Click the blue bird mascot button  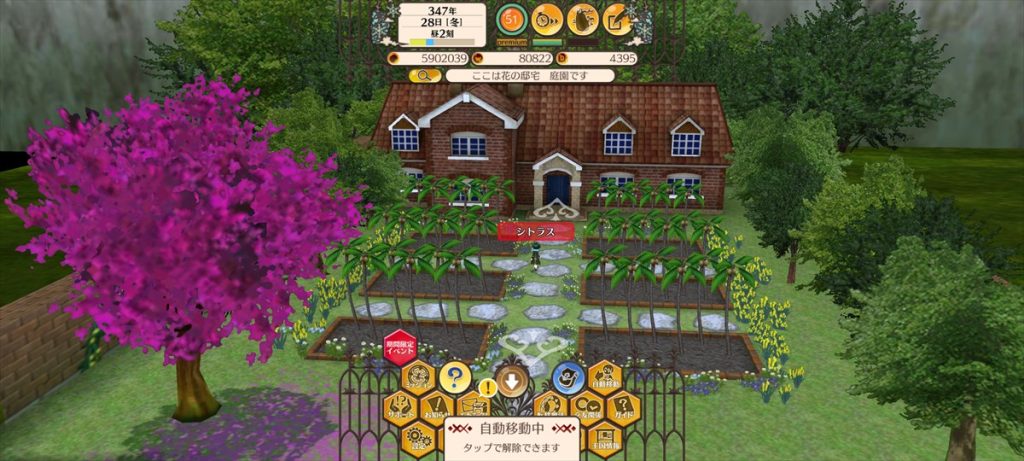567,378
